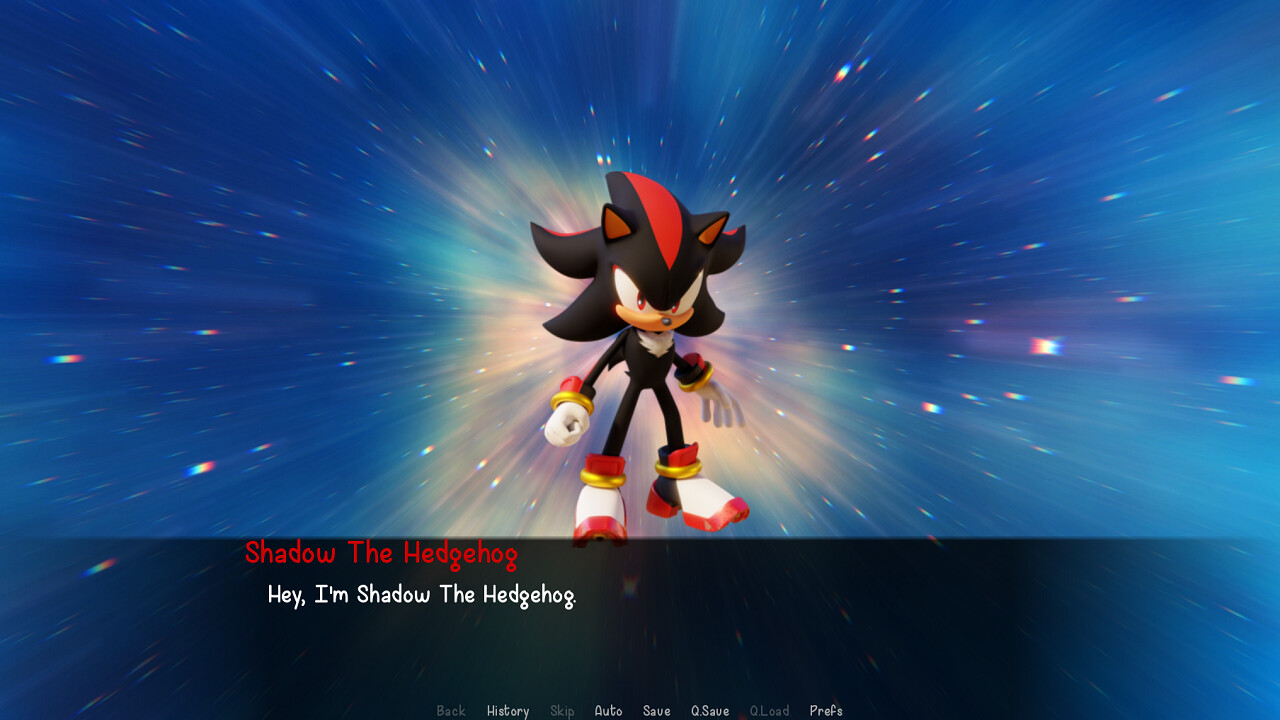Open the Prefs settings screen
1280x720 pixels.
(827, 710)
